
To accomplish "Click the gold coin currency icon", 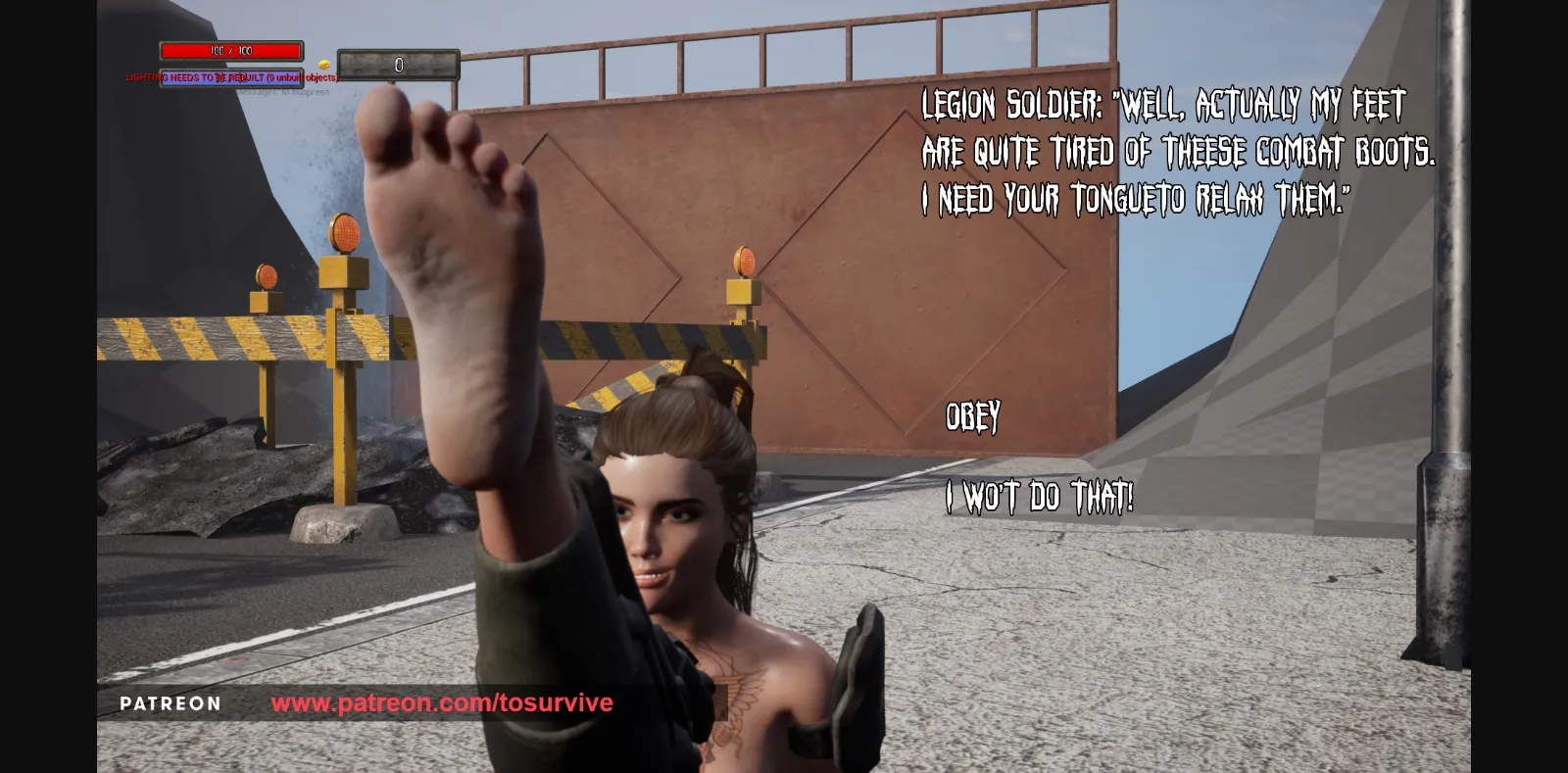I will point(323,64).
